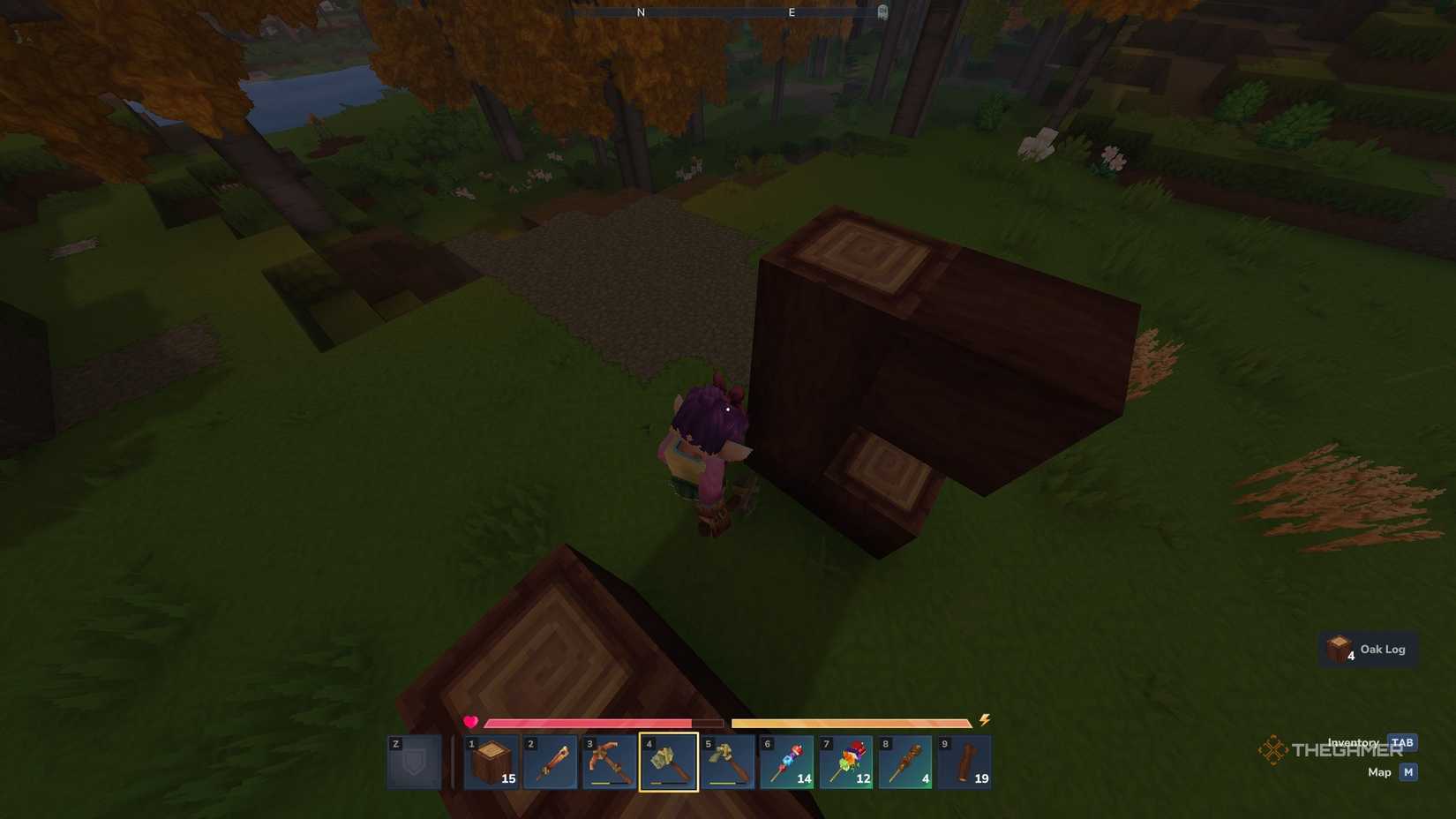1456x819 pixels.
Task: Select the stone hammer in hotbar slot 4
Action: click(668, 761)
